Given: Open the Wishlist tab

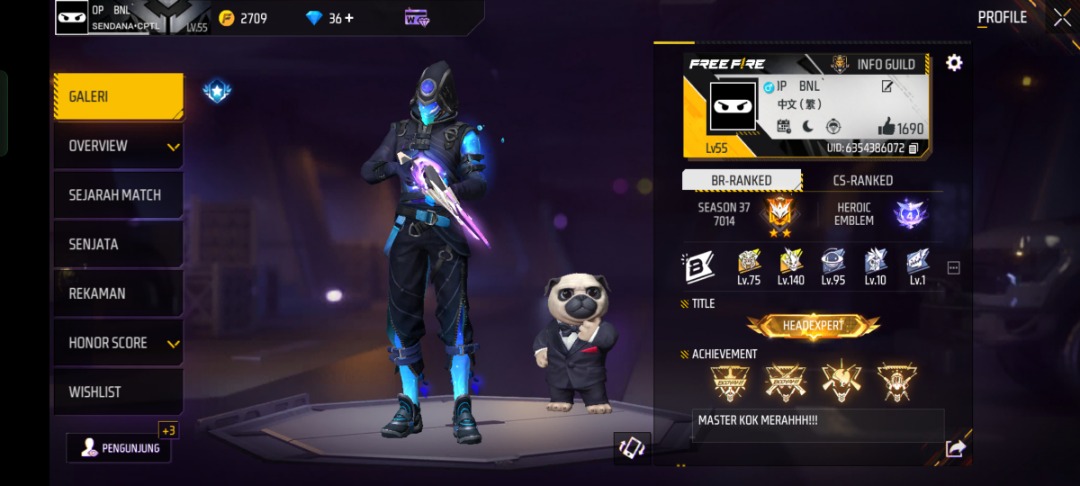Looking at the screenshot, I should pos(118,391).
